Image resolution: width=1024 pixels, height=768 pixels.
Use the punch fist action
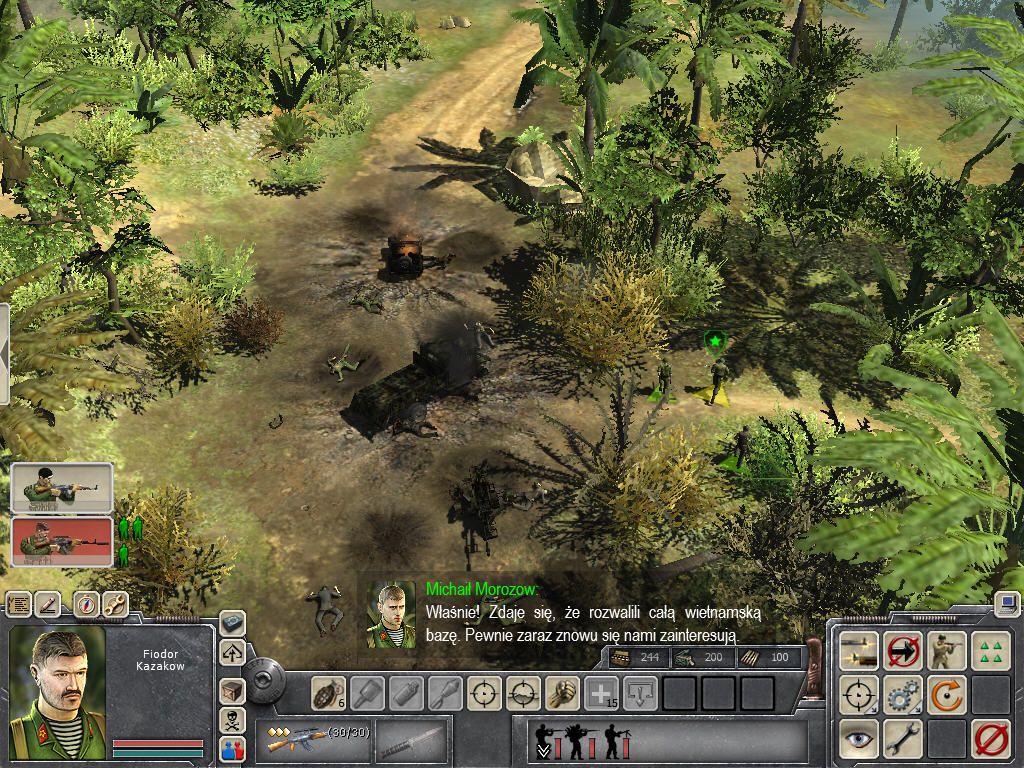tap(563, 692)
